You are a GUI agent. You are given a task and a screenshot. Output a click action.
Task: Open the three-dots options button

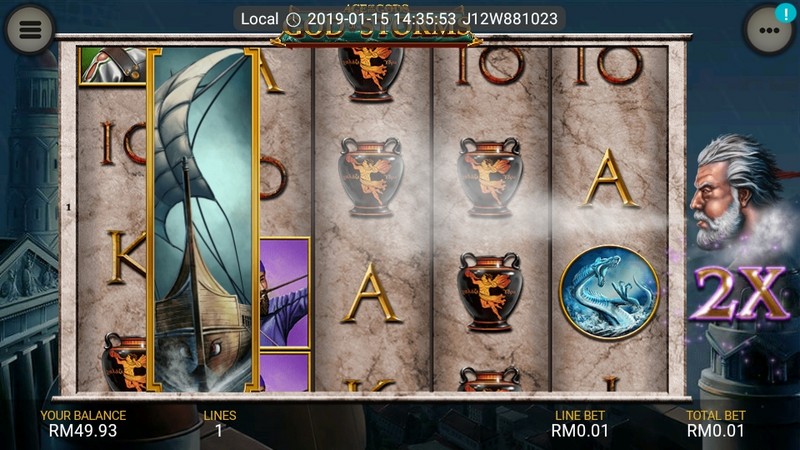point(768,31)
